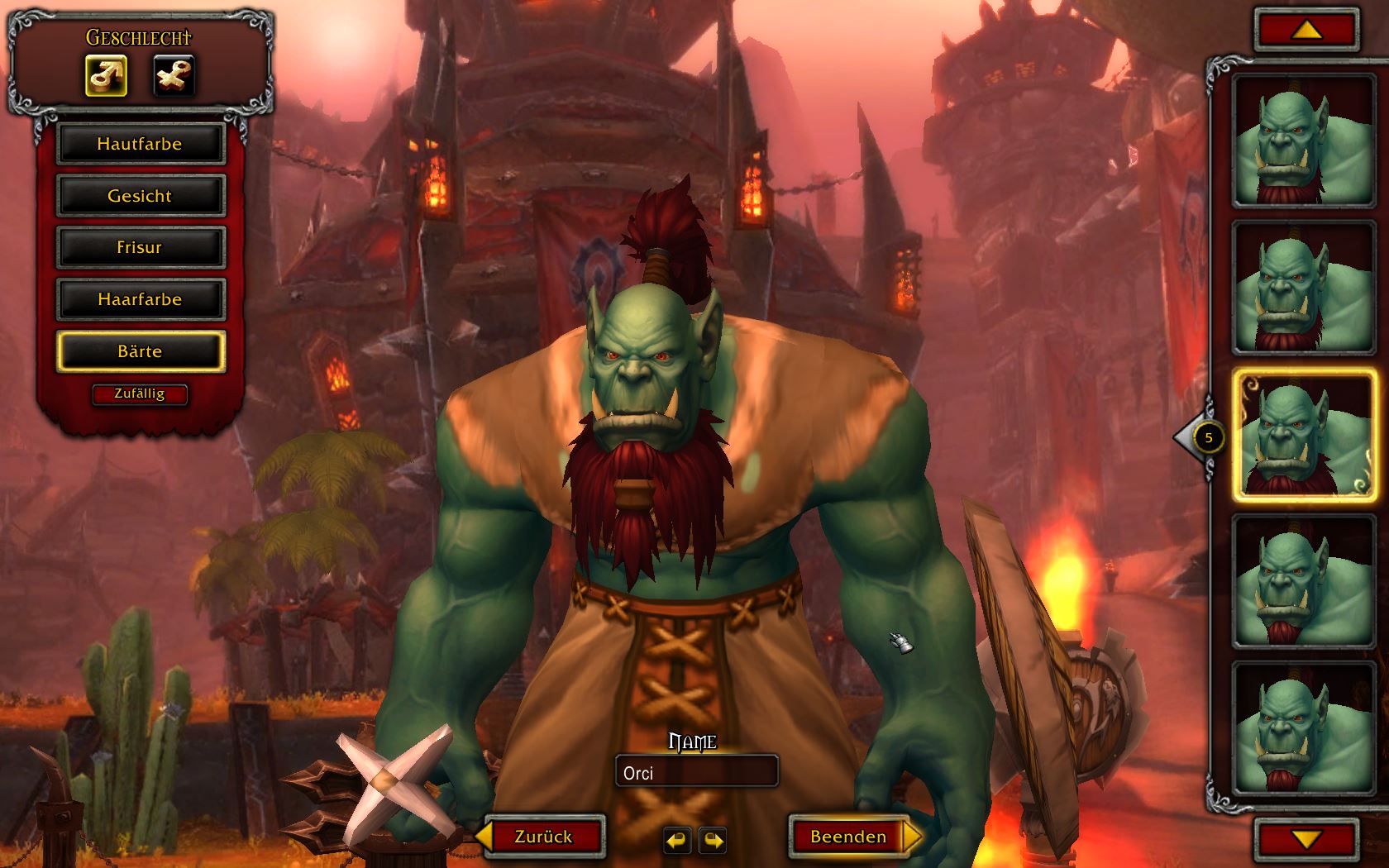Choose the highlighted beard style number 5

(x=1304, y=436)
